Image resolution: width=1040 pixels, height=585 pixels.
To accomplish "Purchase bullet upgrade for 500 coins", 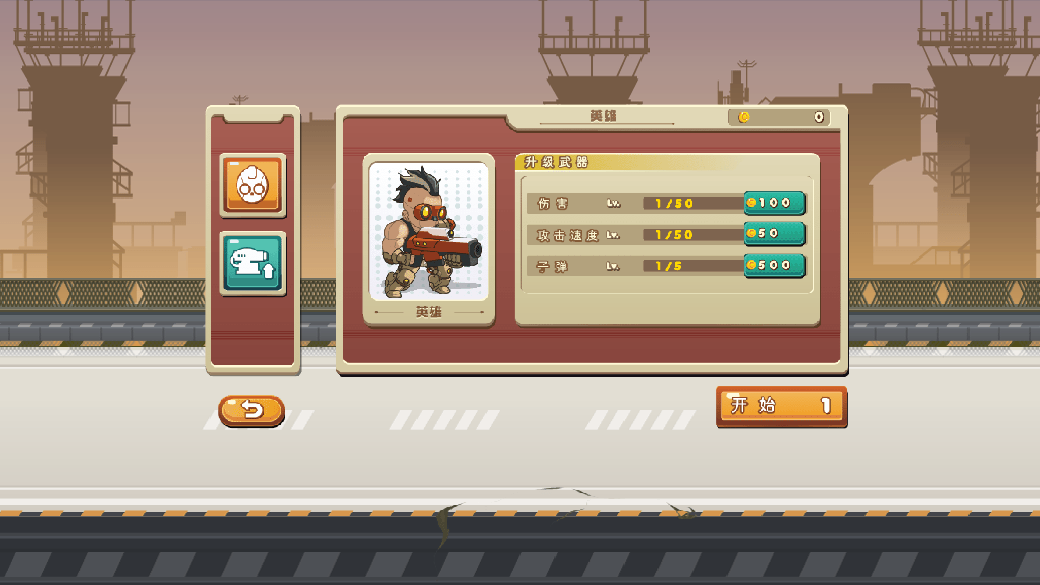I will point(774,265).
